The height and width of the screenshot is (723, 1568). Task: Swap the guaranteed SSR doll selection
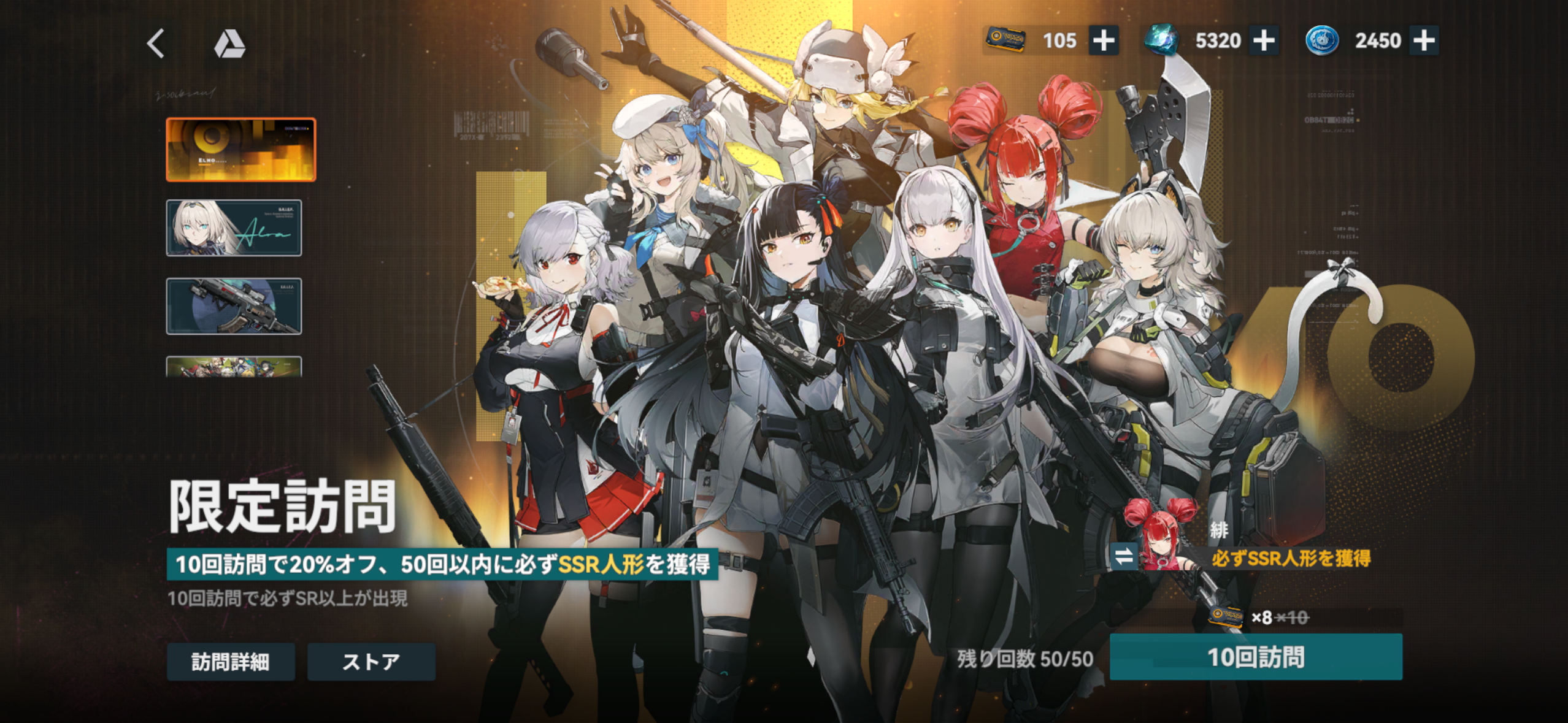tap(1124, 556)
